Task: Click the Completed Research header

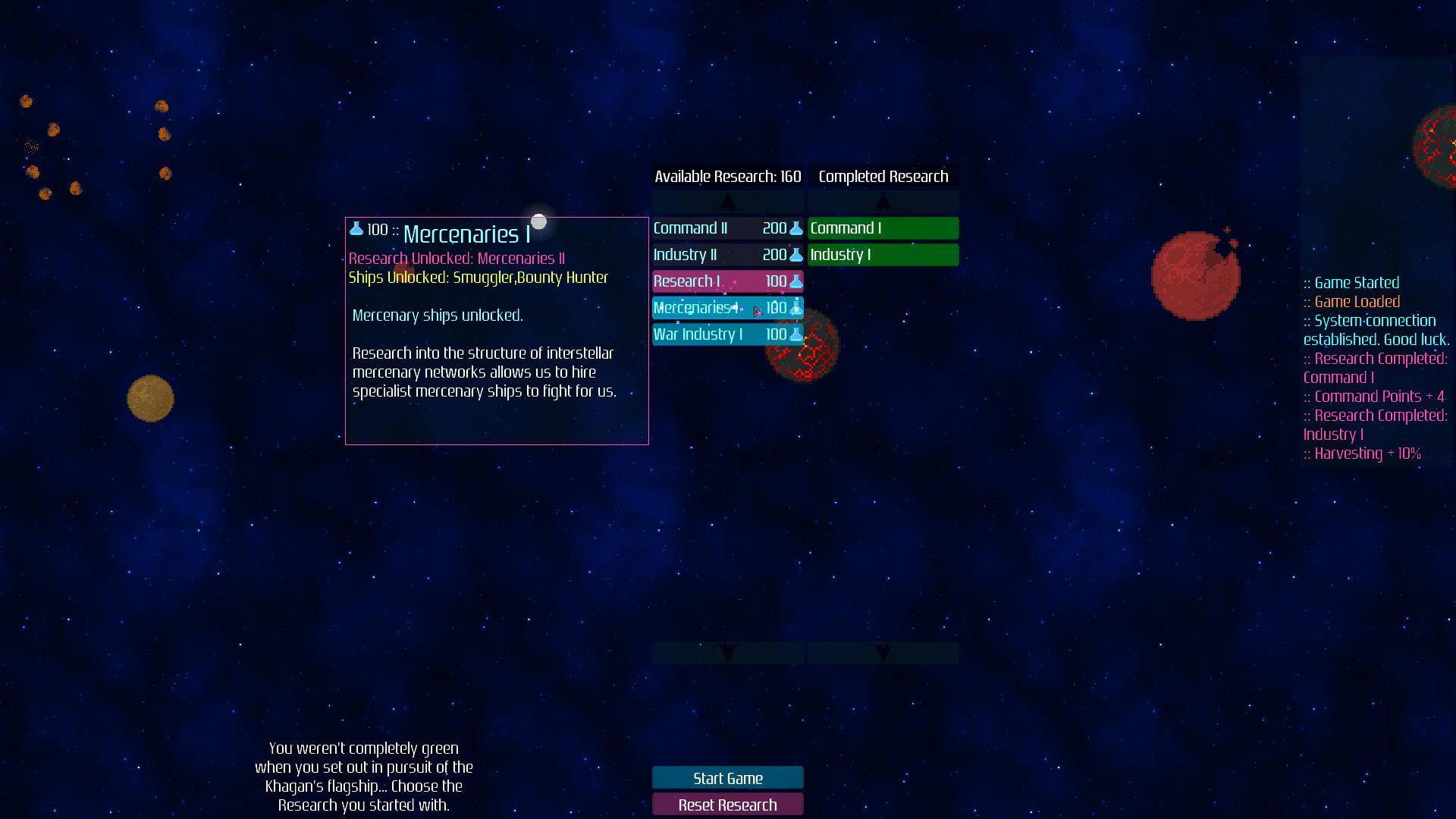Action: point(882,176)
